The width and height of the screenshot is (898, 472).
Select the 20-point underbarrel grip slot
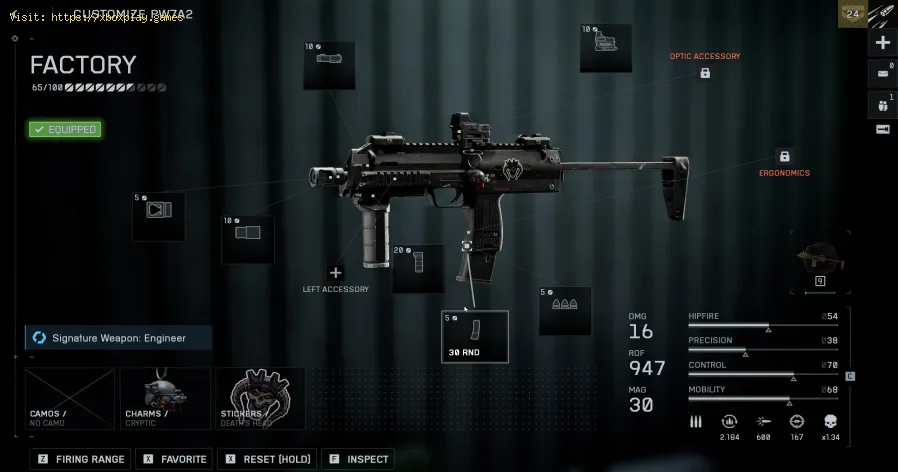coord(418,268)
